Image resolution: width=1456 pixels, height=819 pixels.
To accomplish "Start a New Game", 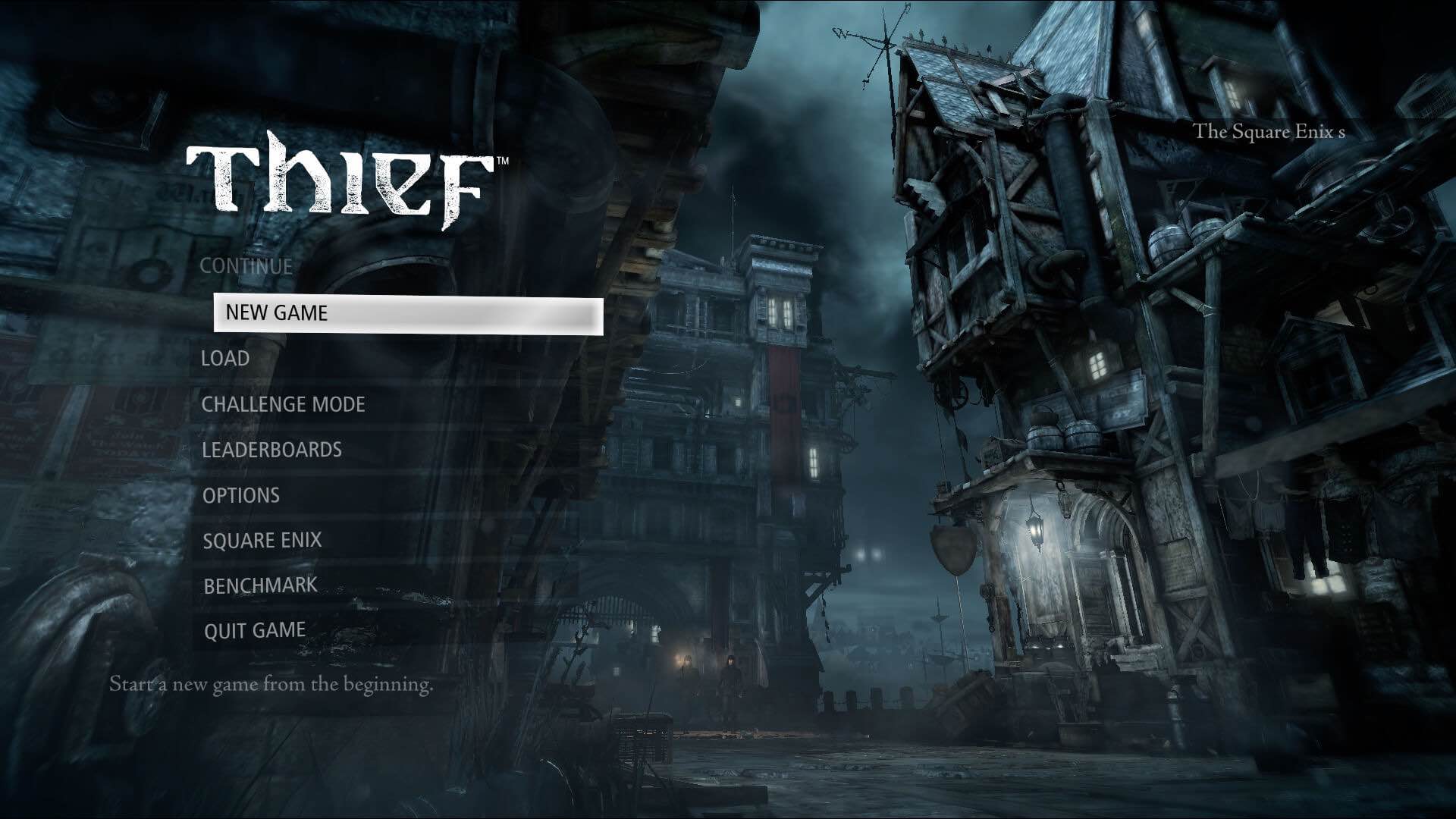I will click(x=277, y=313).
